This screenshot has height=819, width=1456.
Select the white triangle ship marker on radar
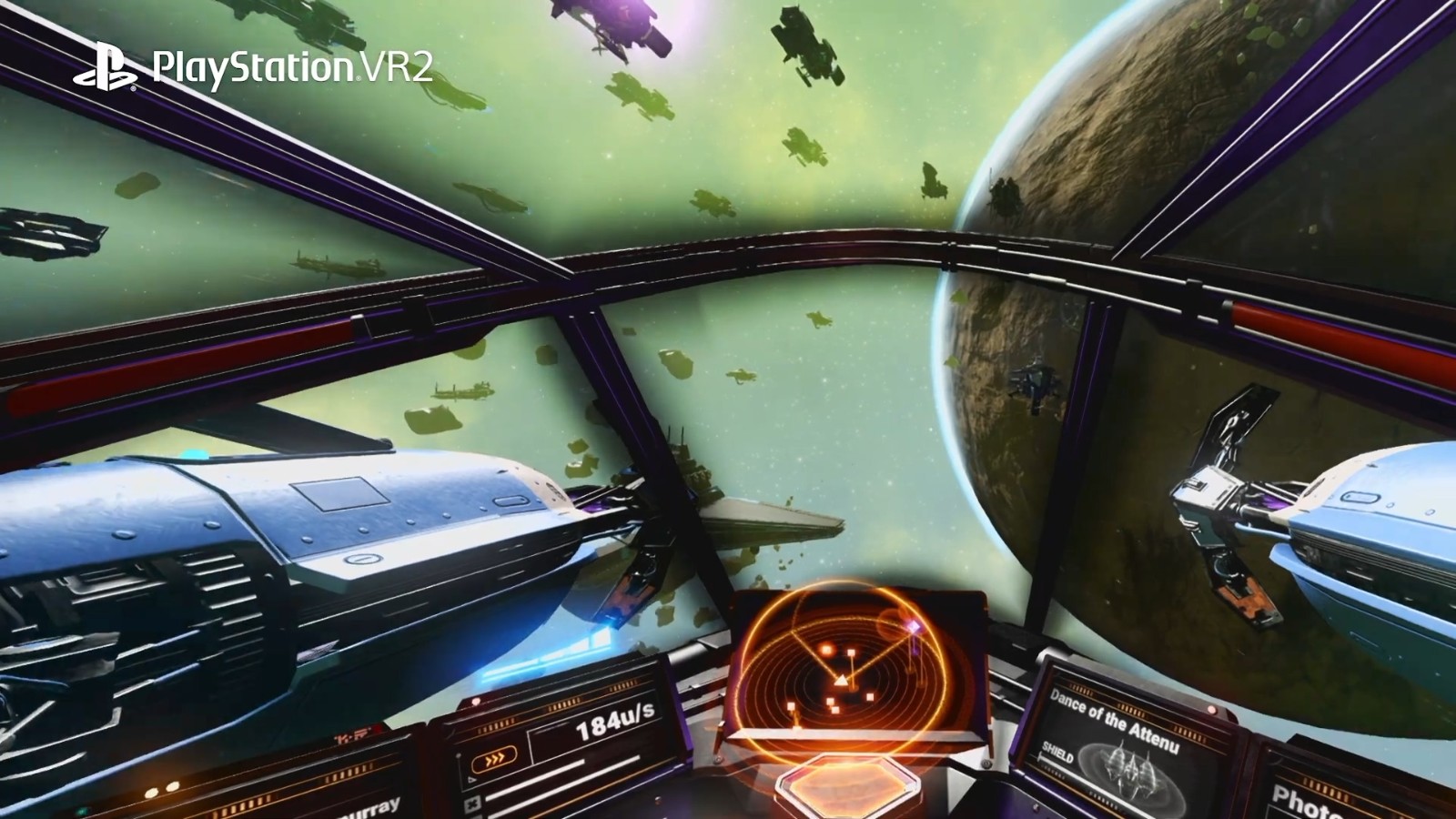842,681
